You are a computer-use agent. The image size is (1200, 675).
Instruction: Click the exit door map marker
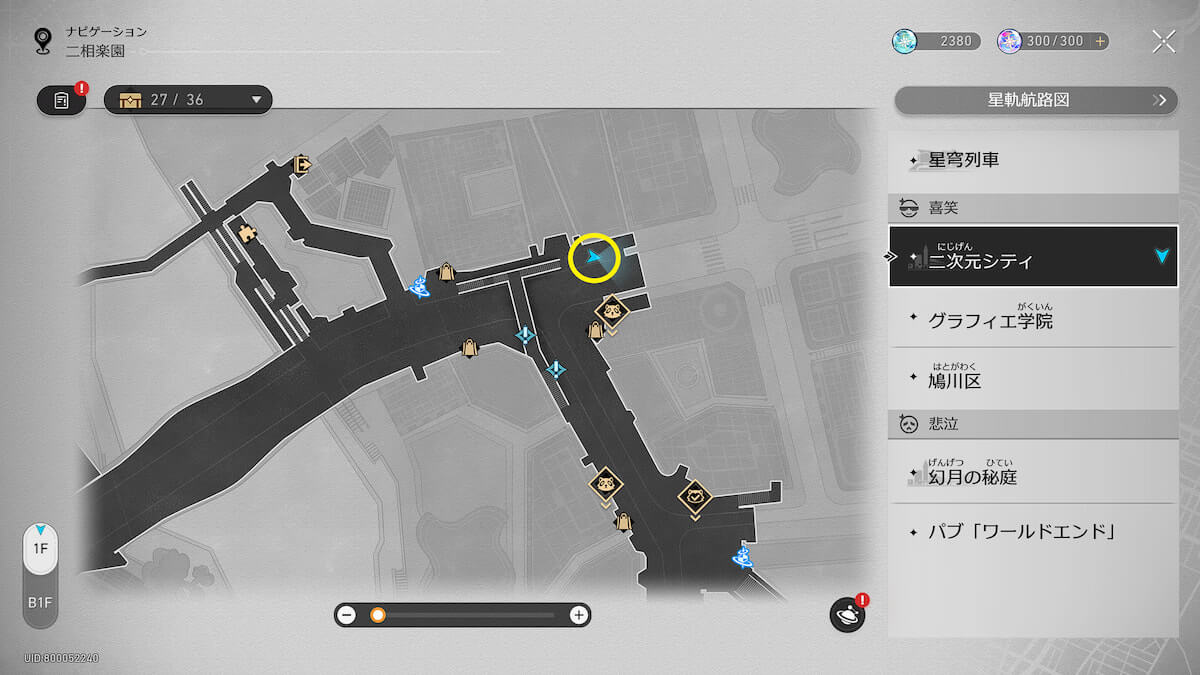click(302, 165)
